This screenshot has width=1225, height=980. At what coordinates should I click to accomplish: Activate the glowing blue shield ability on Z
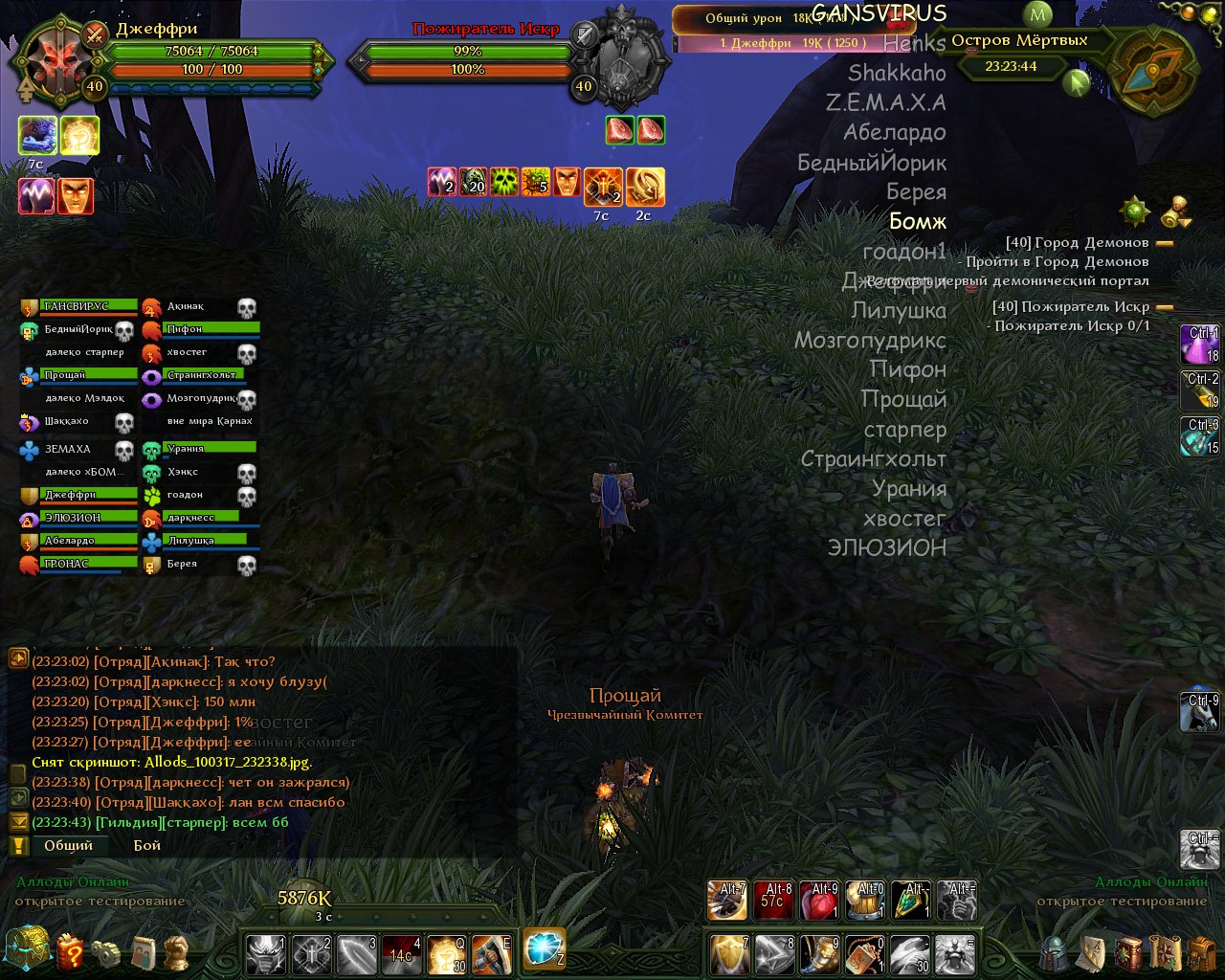[544, 948]
